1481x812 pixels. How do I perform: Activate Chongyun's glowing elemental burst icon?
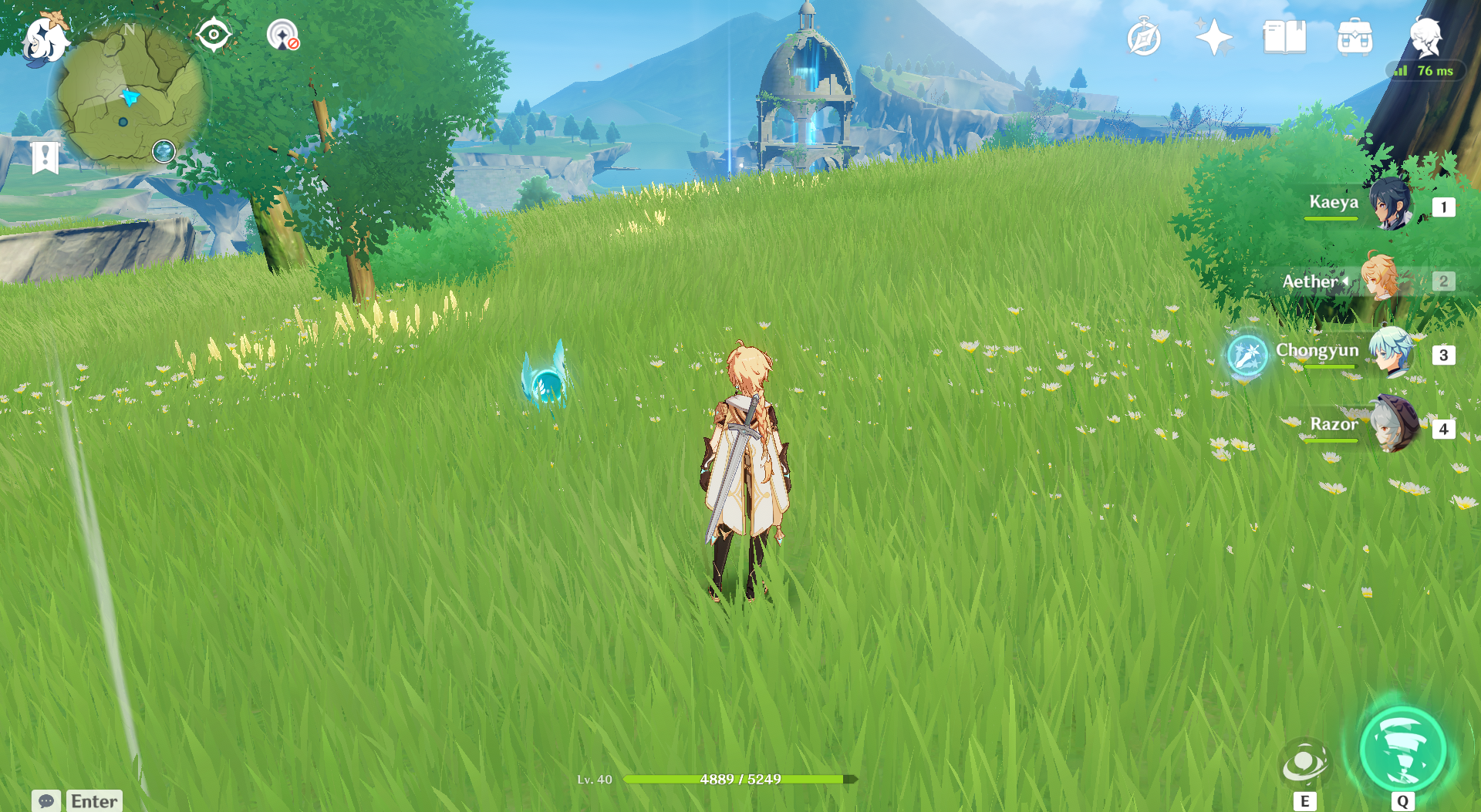tap(1247, 355)
